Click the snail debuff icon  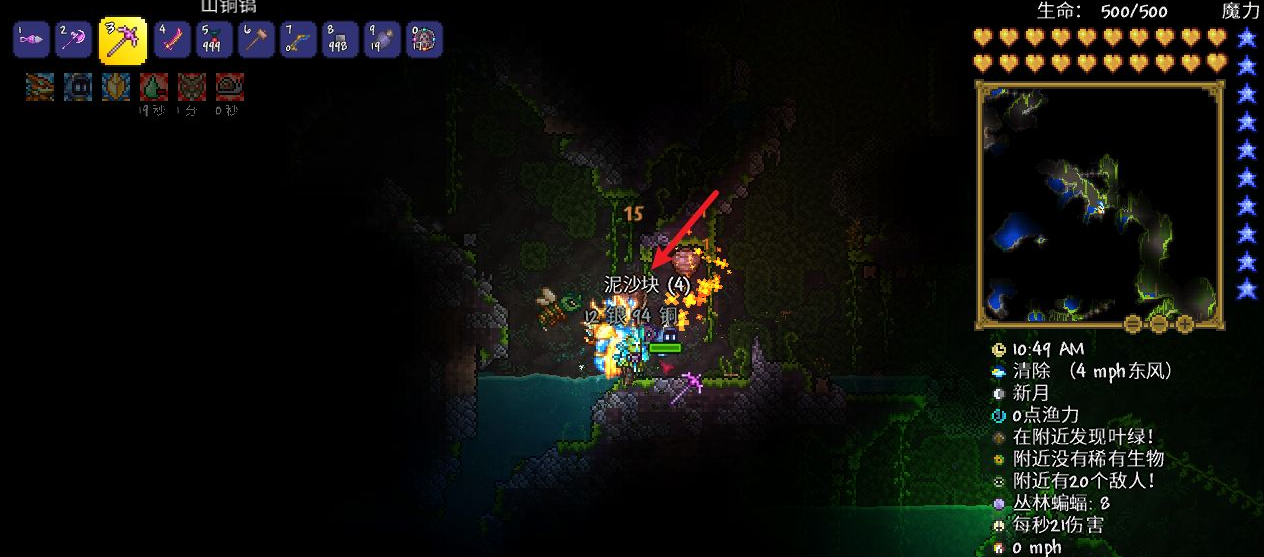230,87
